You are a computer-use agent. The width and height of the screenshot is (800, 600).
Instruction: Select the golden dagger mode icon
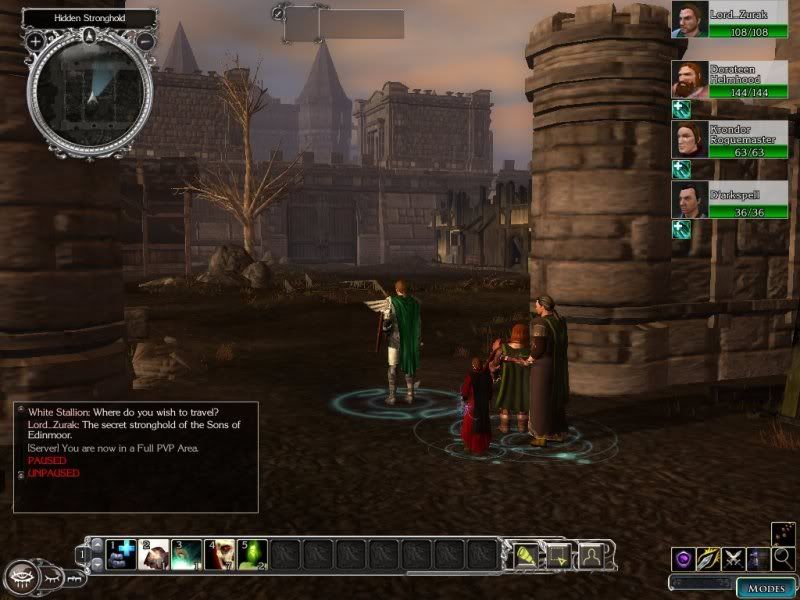click(x=709, y=559)
